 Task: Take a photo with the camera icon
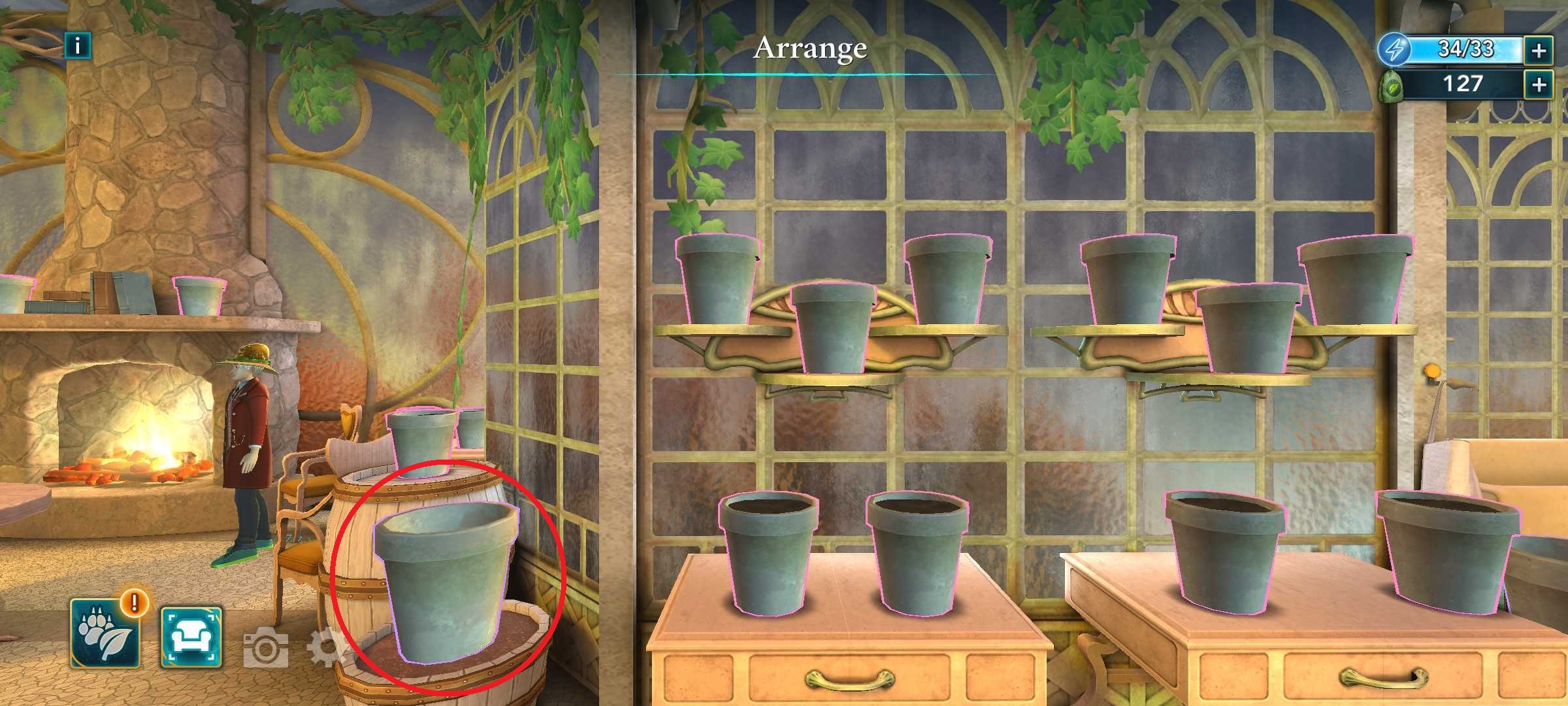click(267, 647)
